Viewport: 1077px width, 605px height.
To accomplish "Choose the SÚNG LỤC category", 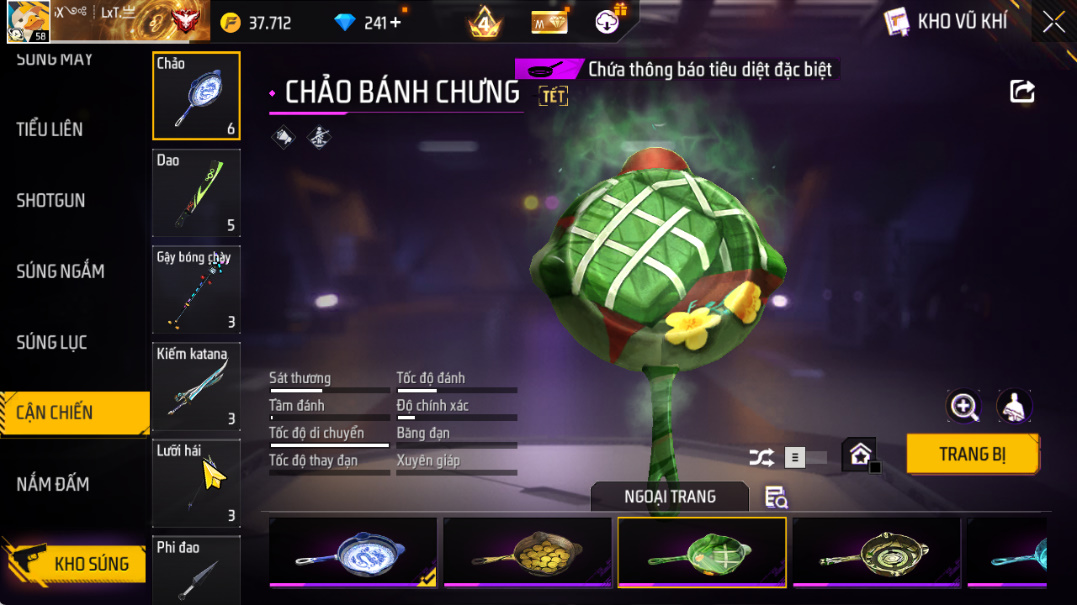I will pos(52,342).
